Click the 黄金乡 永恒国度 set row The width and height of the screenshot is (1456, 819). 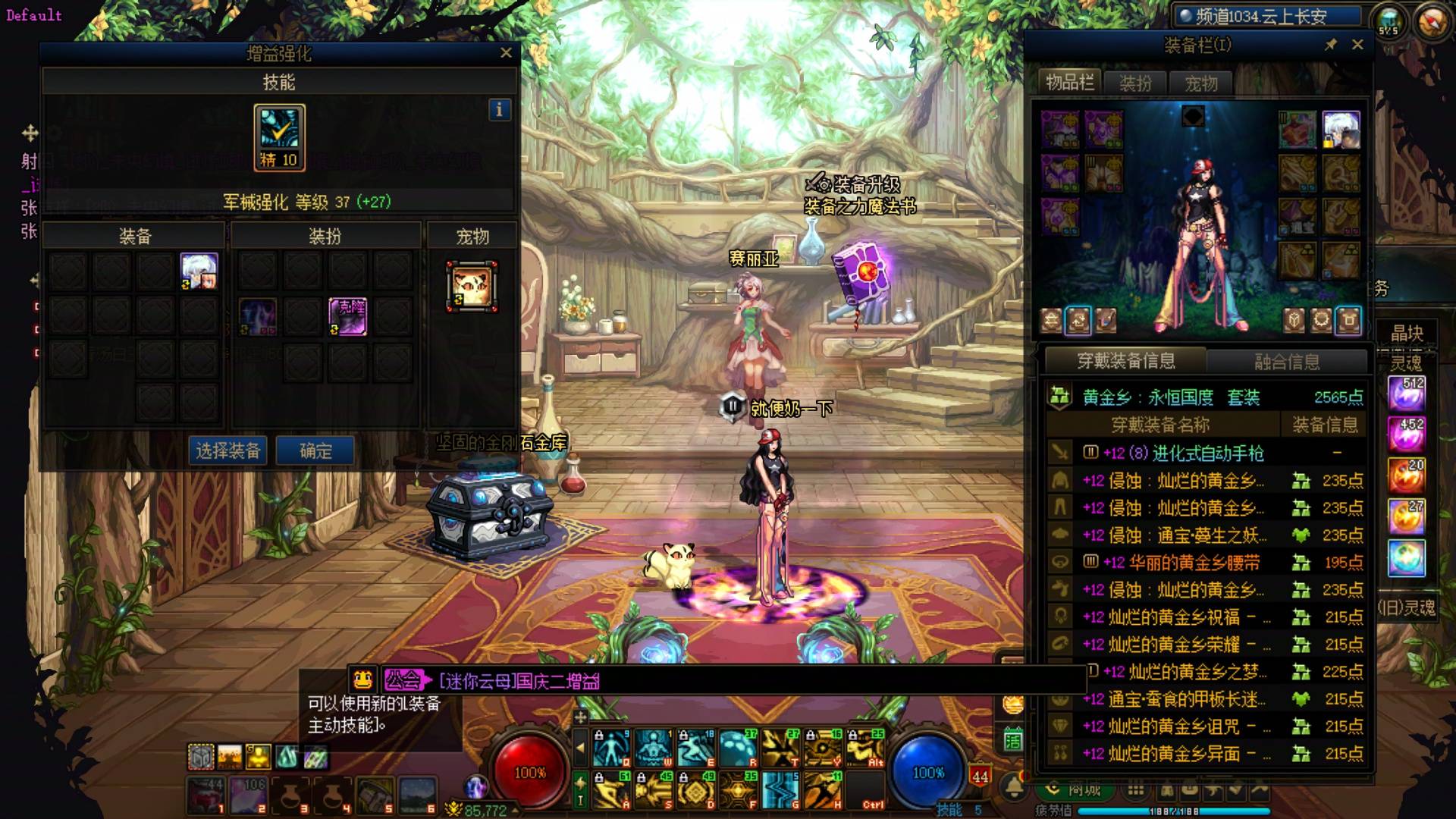(1207, 397)
